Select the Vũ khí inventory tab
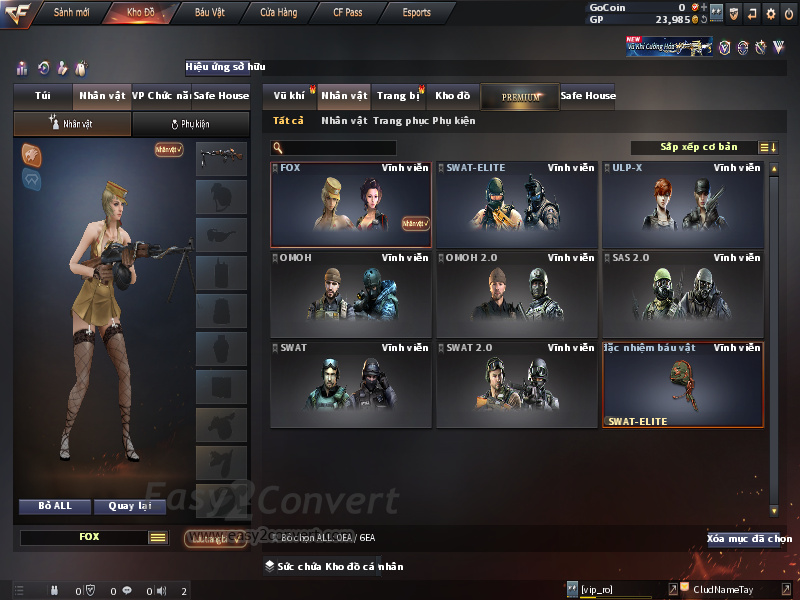Image resolution: width=800 pixels, height=600 pixels. point(288,96)
